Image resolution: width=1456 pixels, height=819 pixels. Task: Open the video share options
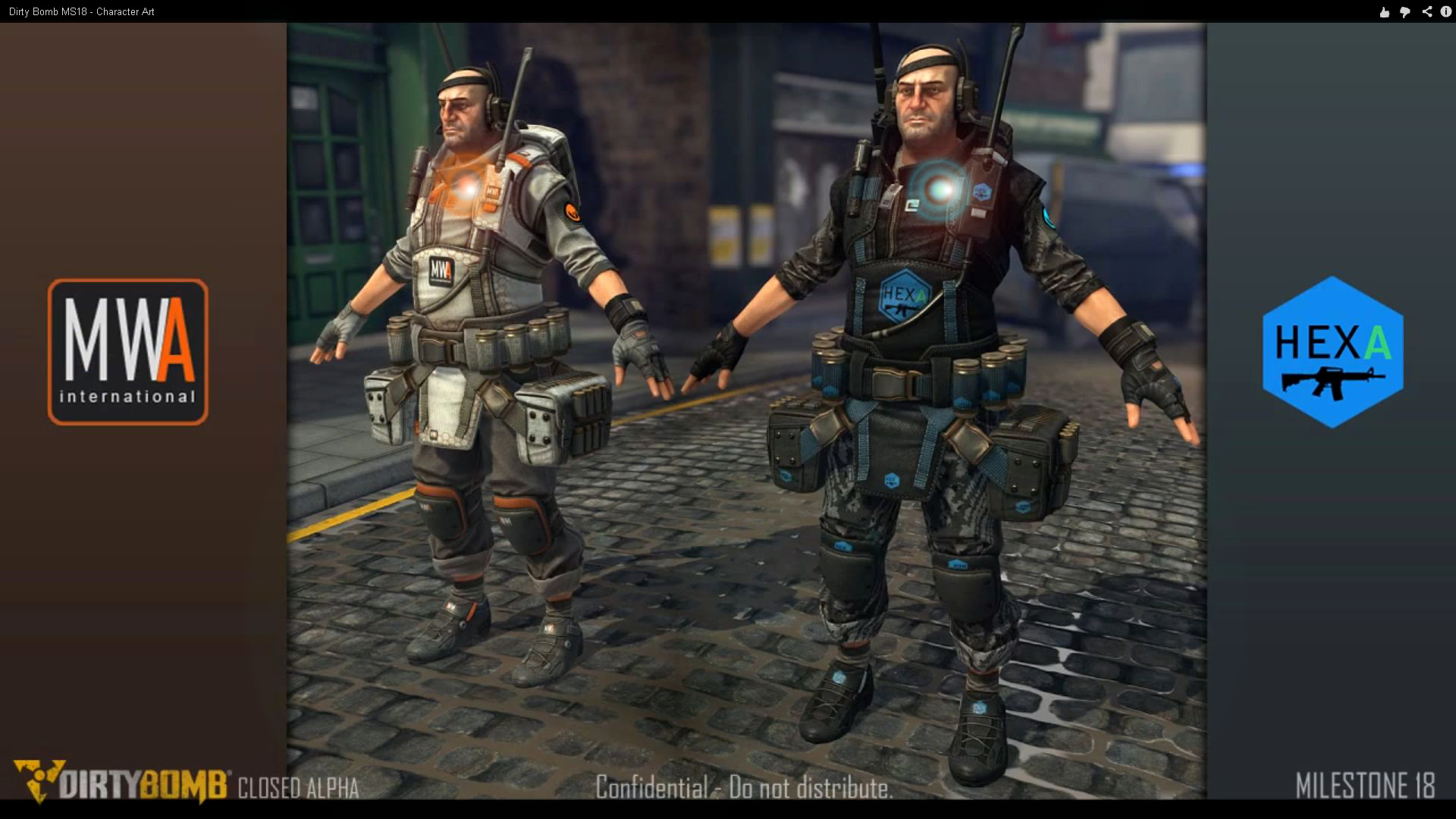pos(1426,12)
